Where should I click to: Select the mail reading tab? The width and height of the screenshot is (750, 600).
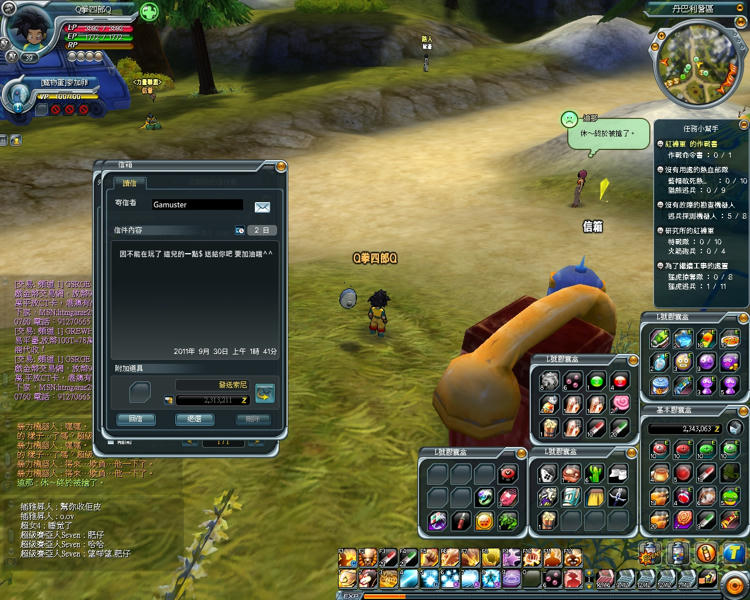click(130, 183)
